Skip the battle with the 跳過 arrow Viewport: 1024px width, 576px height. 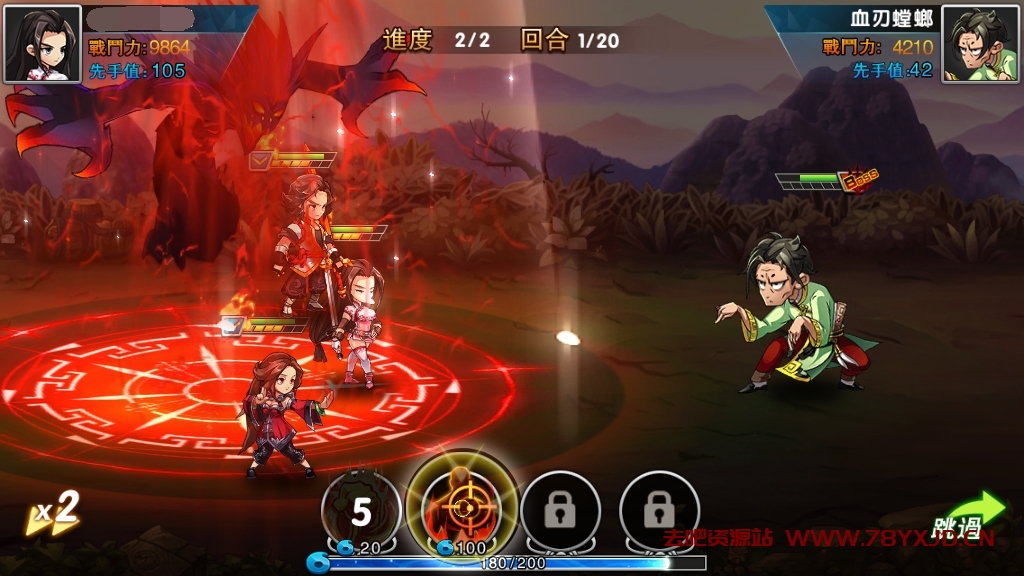(966, 519)
